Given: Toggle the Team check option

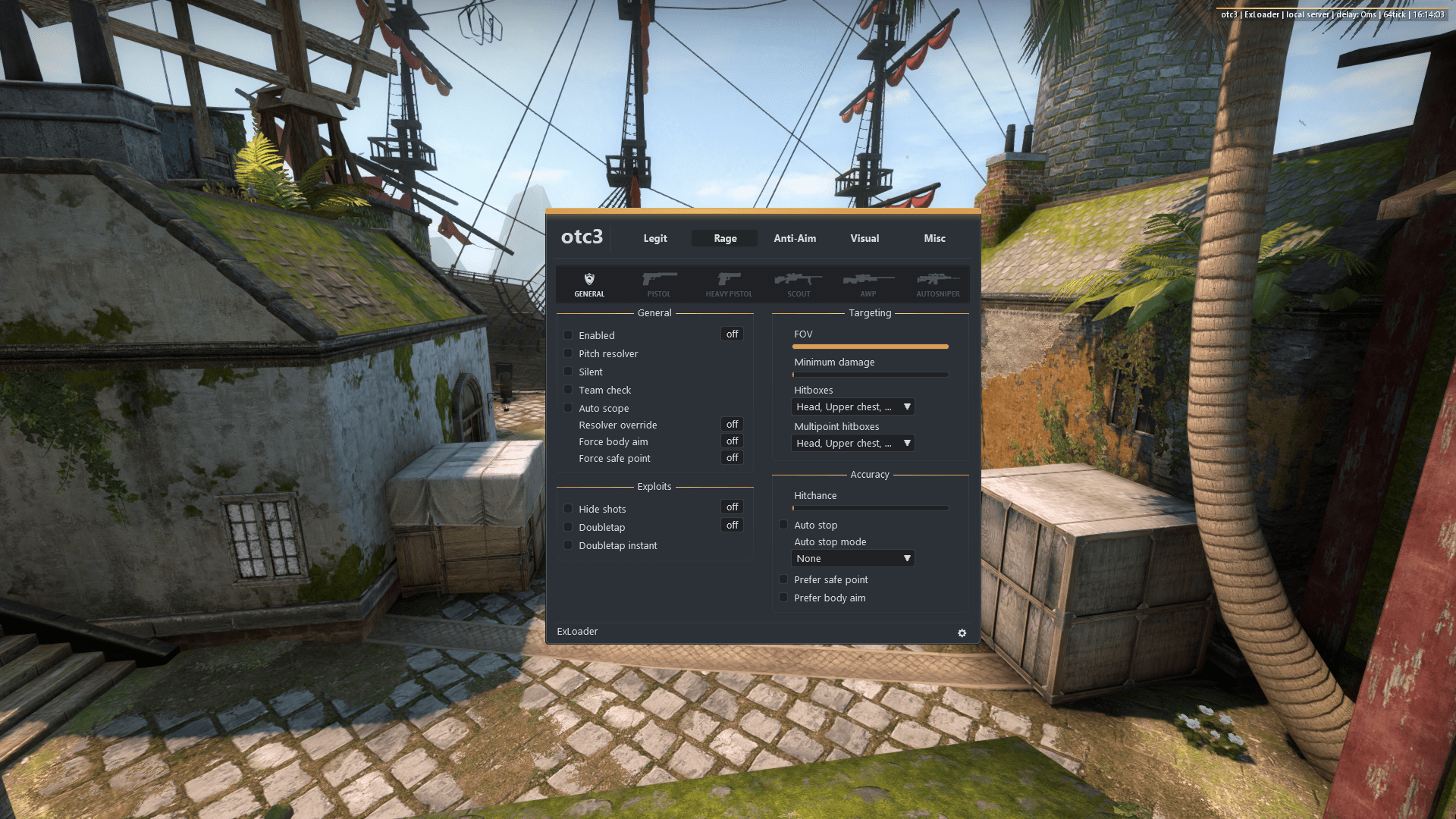Looking at the screenshot, I should [x=568, y=389].
